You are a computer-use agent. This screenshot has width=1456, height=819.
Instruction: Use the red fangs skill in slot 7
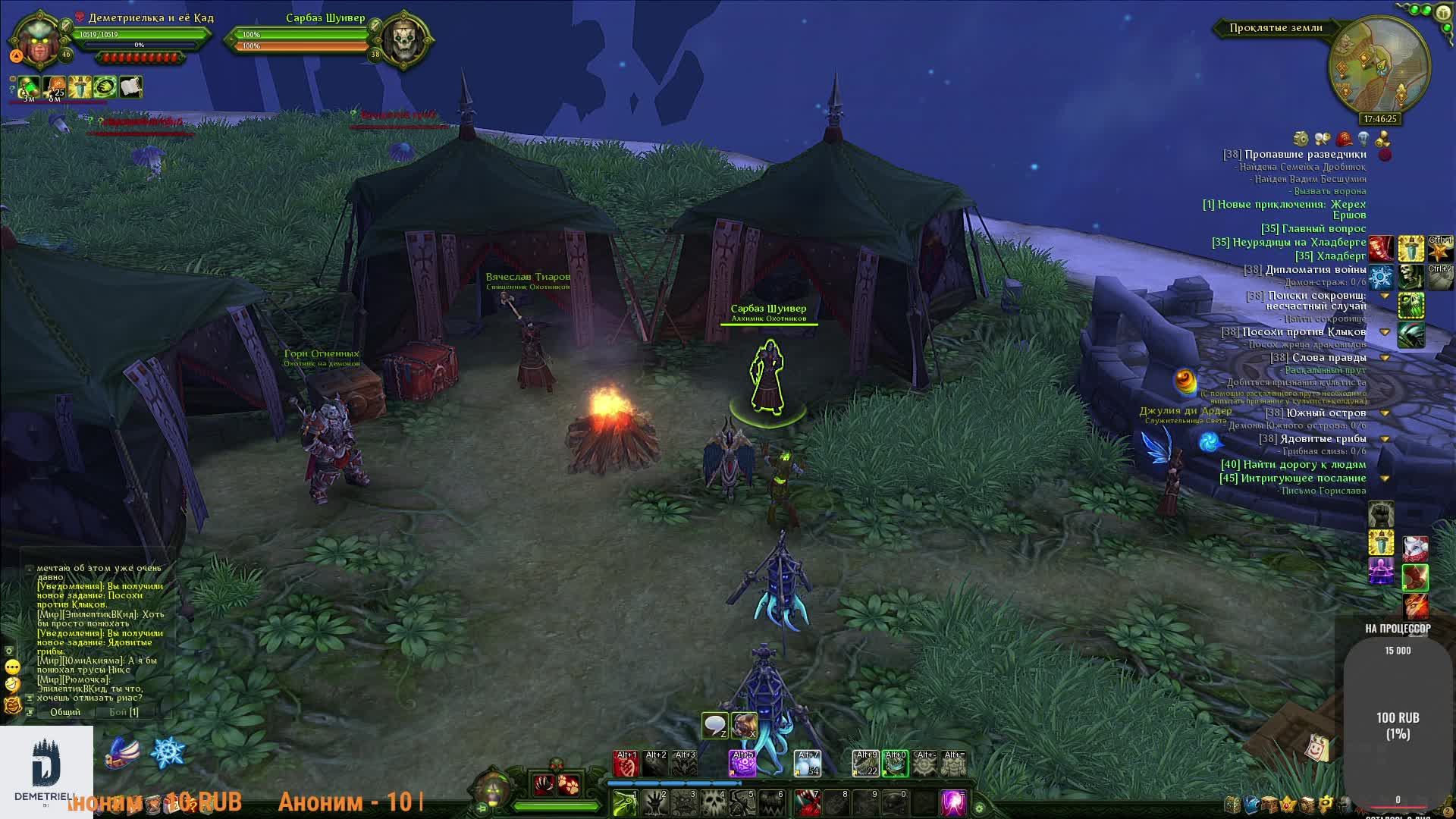807,803
